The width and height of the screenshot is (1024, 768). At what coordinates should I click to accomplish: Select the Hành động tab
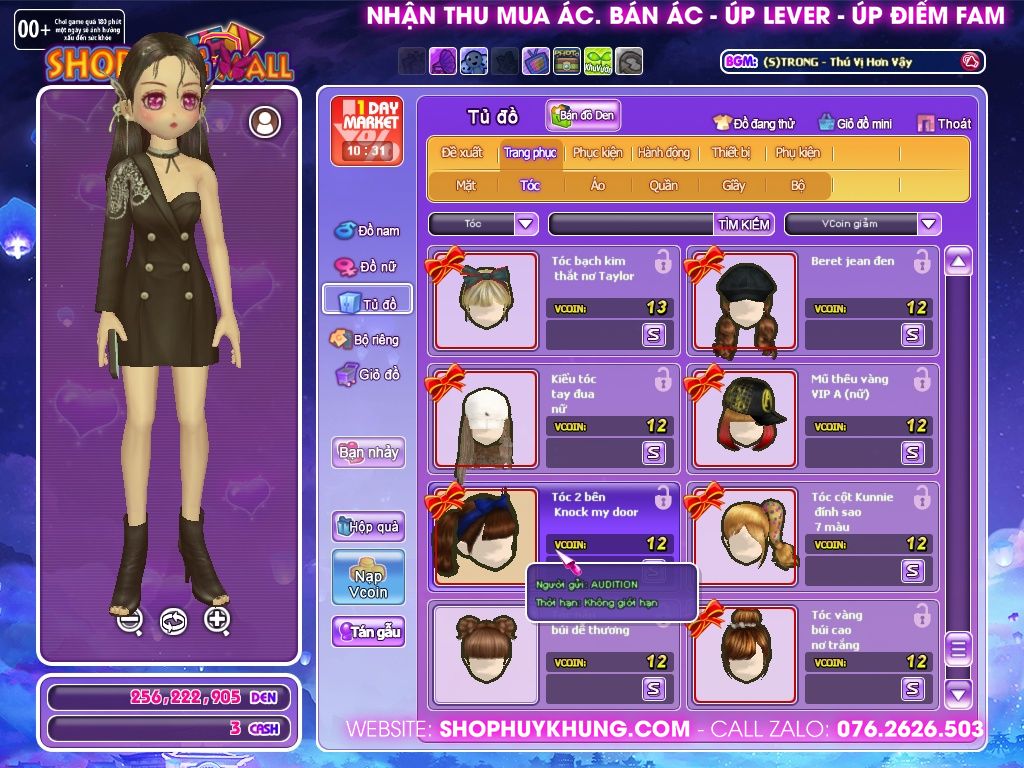pos(663,153)
